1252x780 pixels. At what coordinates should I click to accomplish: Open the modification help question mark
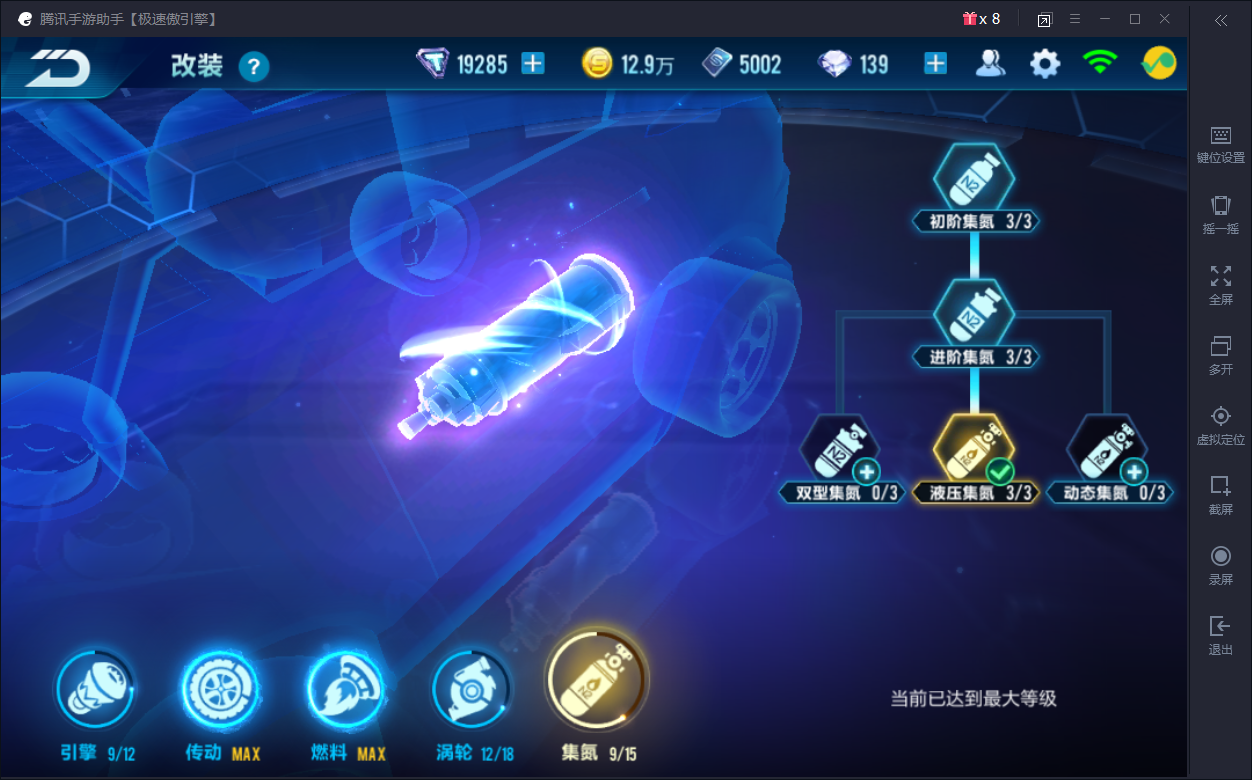coord(254,67)
